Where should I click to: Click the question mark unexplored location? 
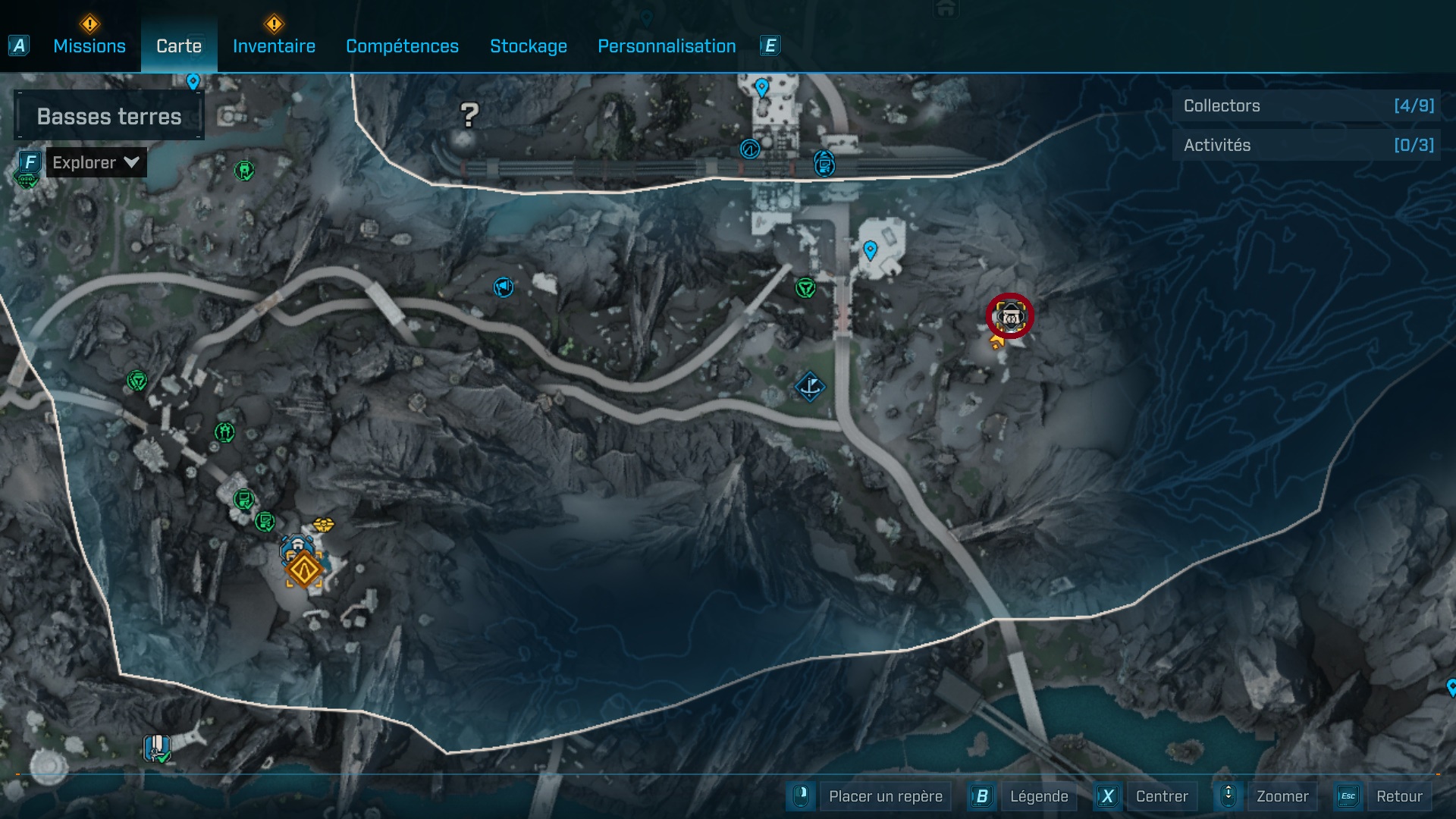pyautogui.click(x=469, y=115)
